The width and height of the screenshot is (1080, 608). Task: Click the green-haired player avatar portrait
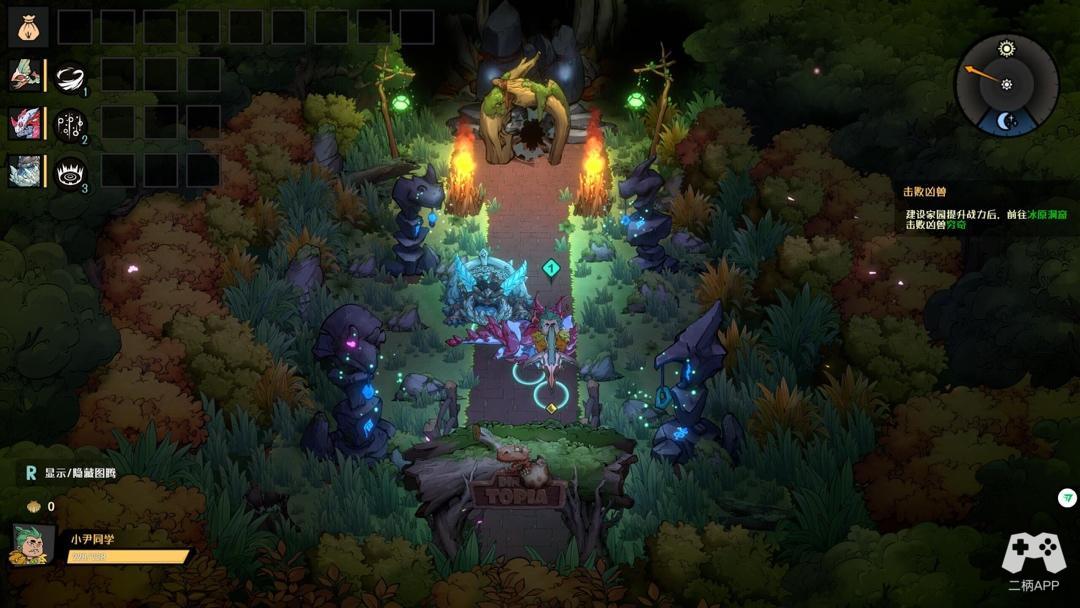32,545
